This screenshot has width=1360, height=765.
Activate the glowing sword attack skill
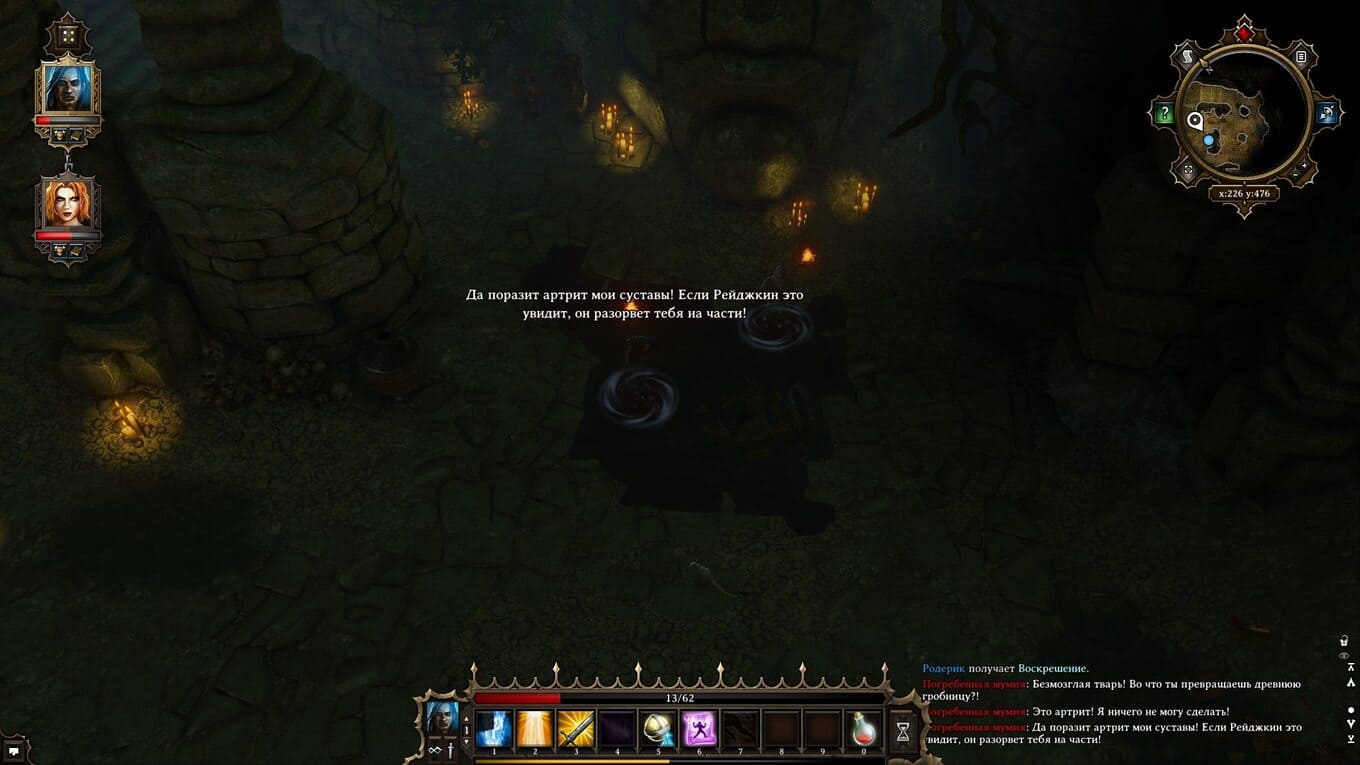[575, 729]
